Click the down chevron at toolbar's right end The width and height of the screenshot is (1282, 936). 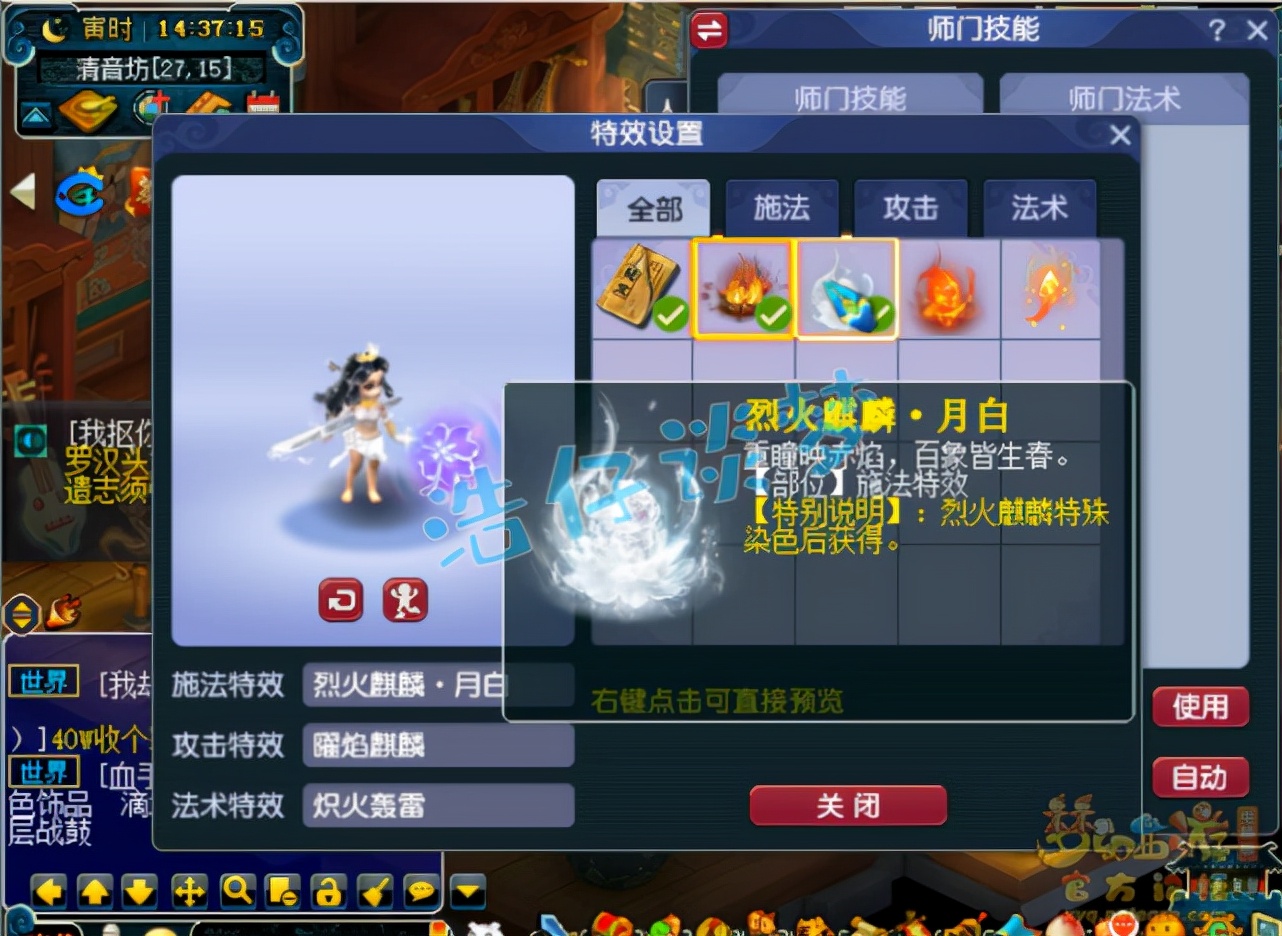(x=466, y=890)
